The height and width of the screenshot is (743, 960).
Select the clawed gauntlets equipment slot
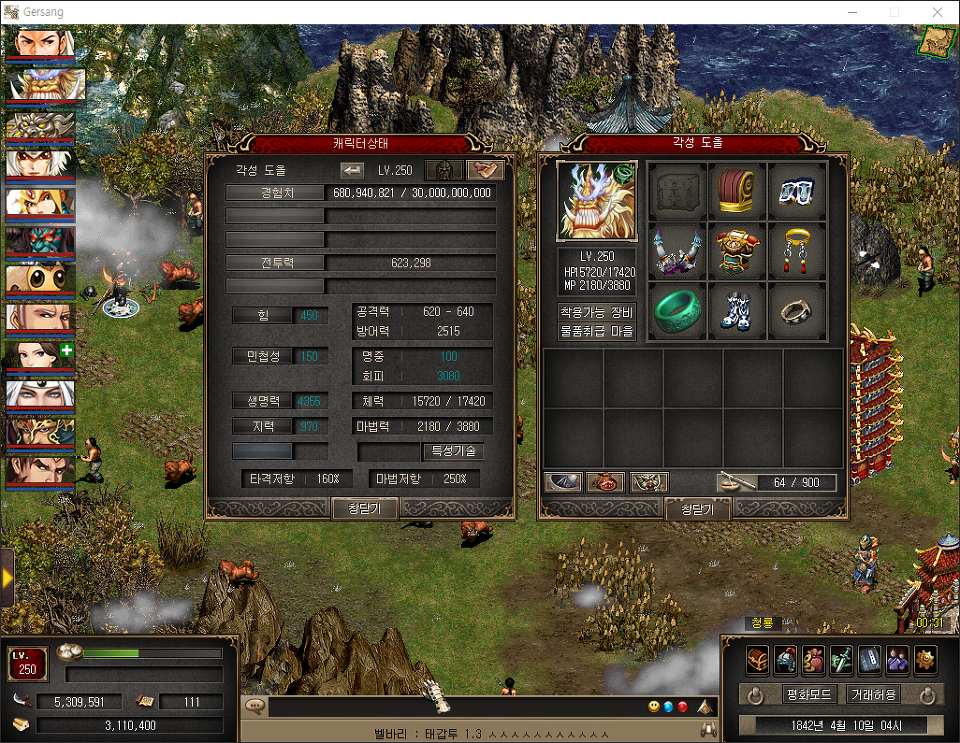click(x=679, y=252)
